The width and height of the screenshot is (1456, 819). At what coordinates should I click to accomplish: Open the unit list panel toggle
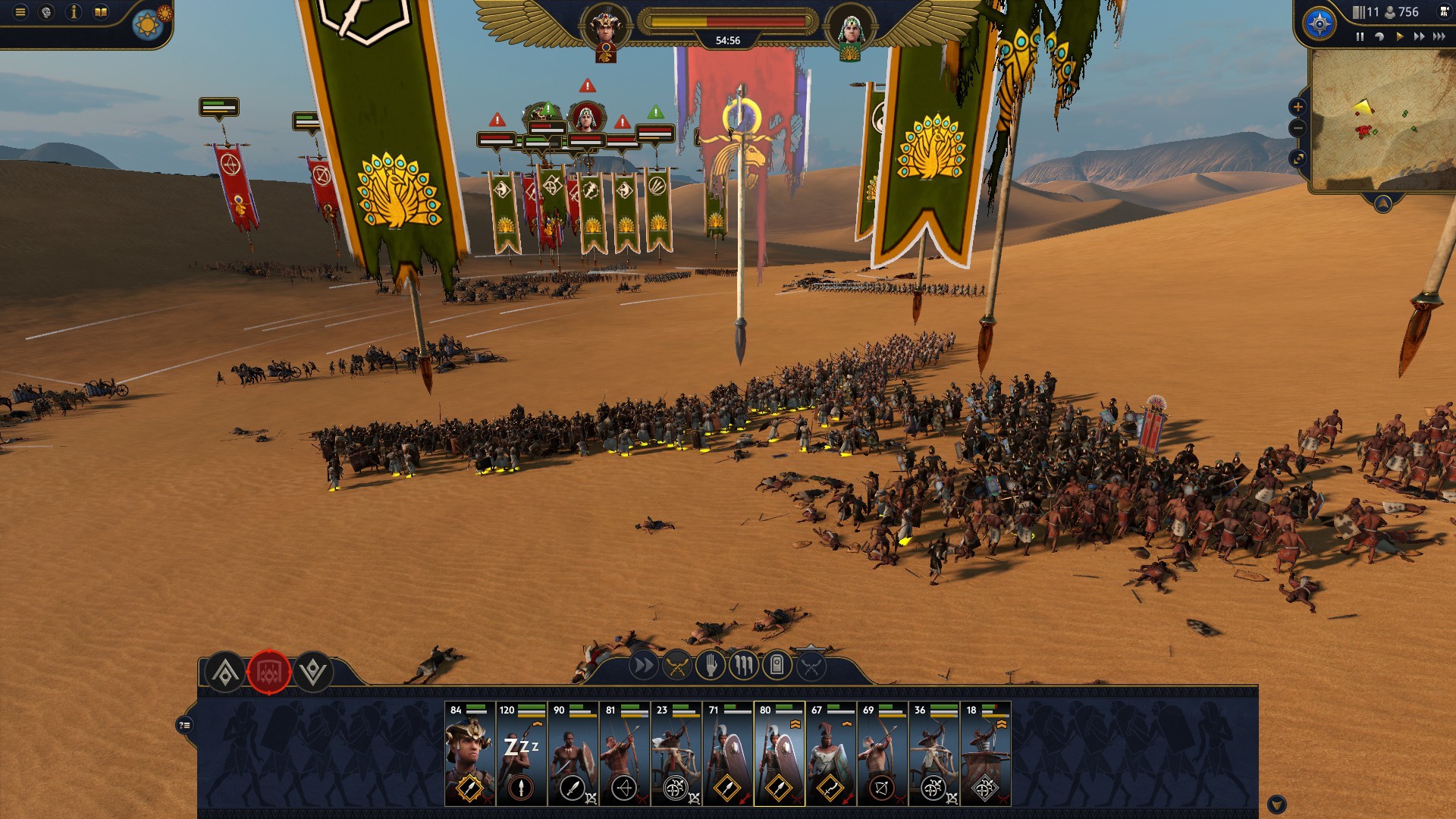coord(184,726)
